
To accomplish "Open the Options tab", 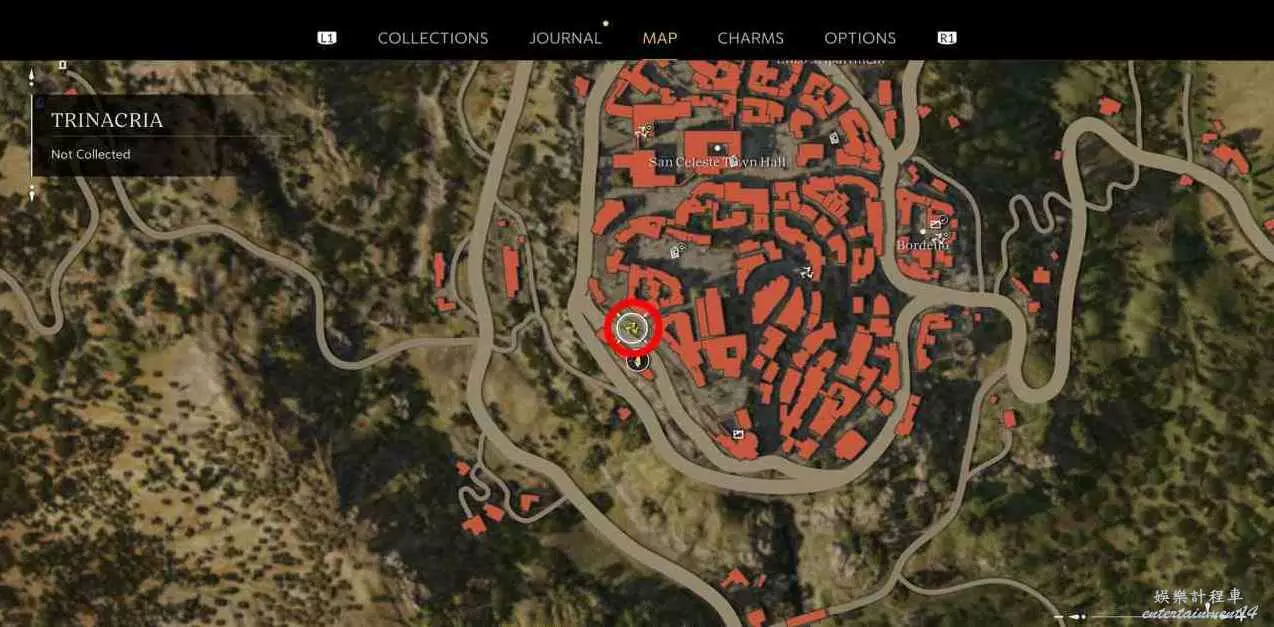I will 859,38.
